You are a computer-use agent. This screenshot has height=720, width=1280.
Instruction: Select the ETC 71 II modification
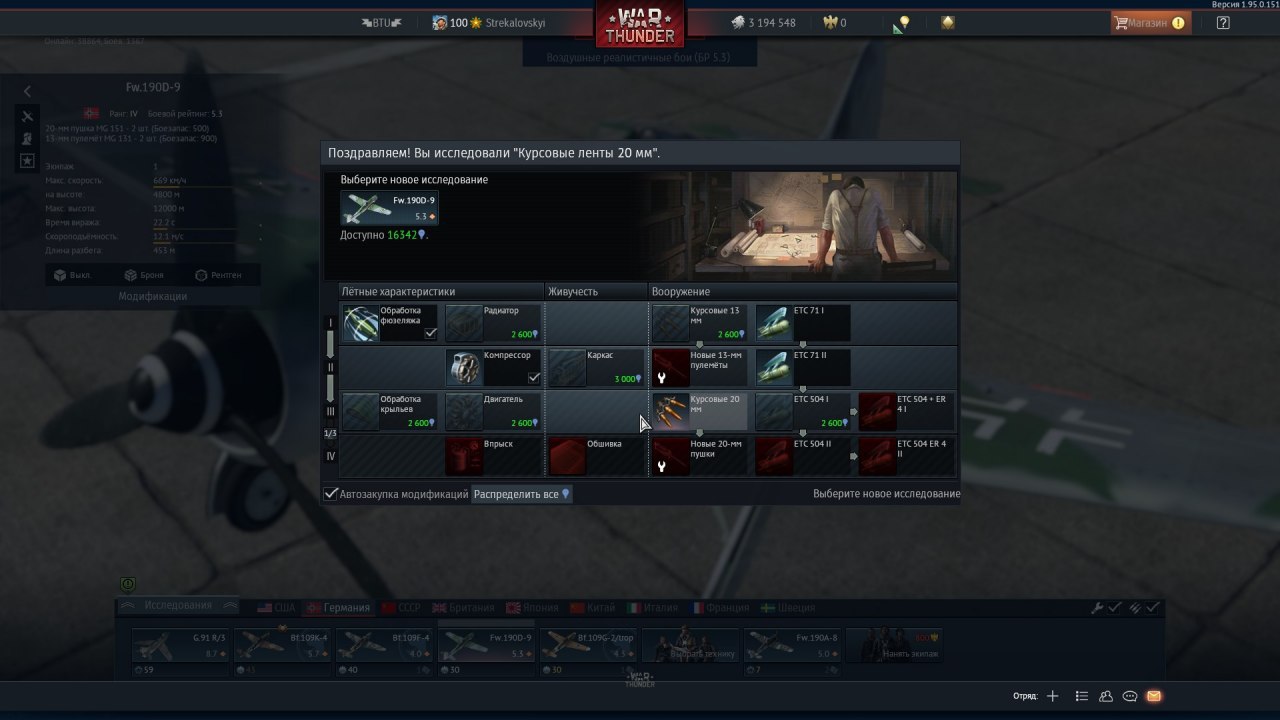coord(802,367)
